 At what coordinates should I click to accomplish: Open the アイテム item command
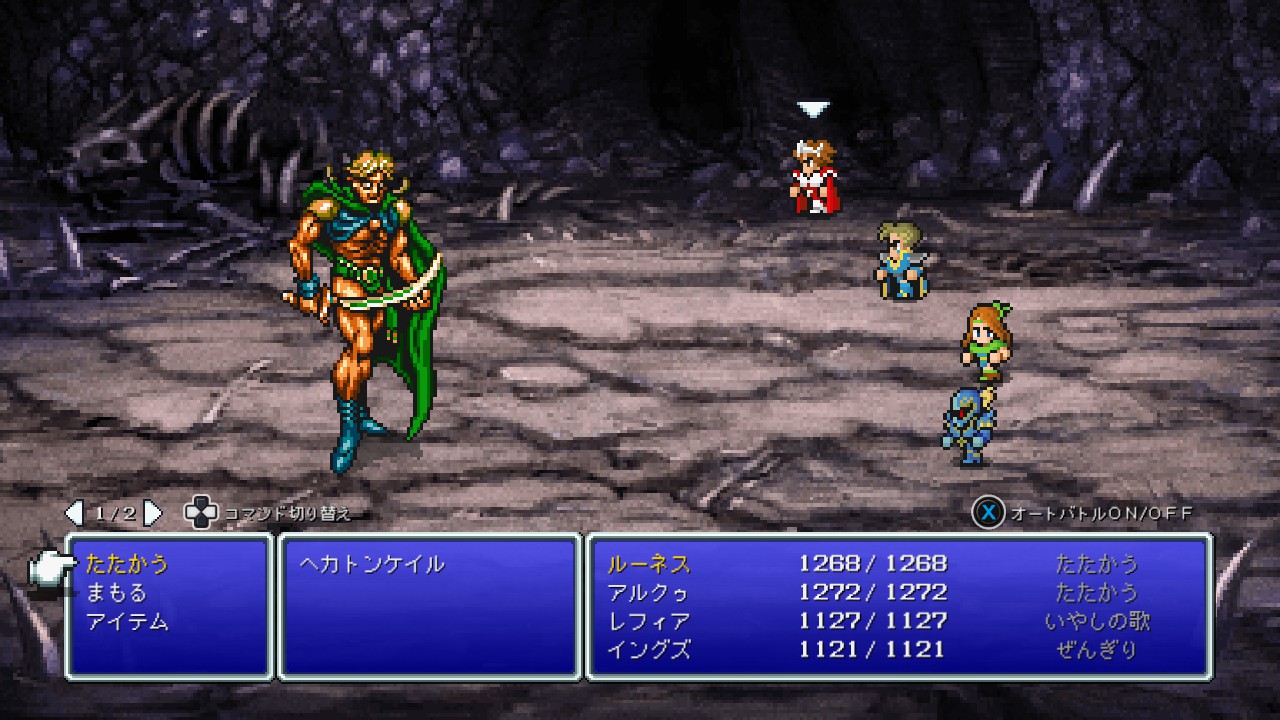coord(128,622)
